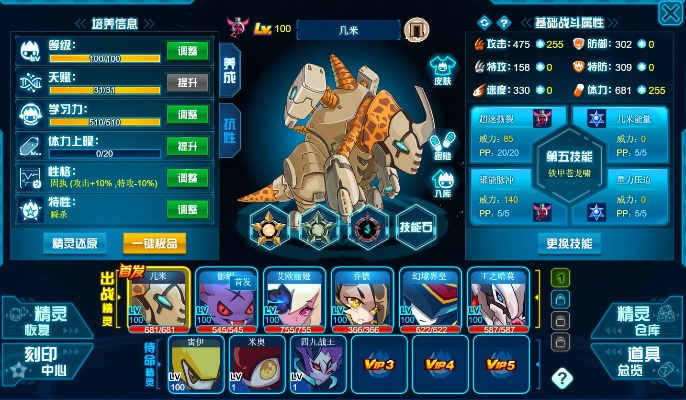Screen dimensions: 686x400
Task: Click the 精灵还原 button
Action: (x=76, y=243)
